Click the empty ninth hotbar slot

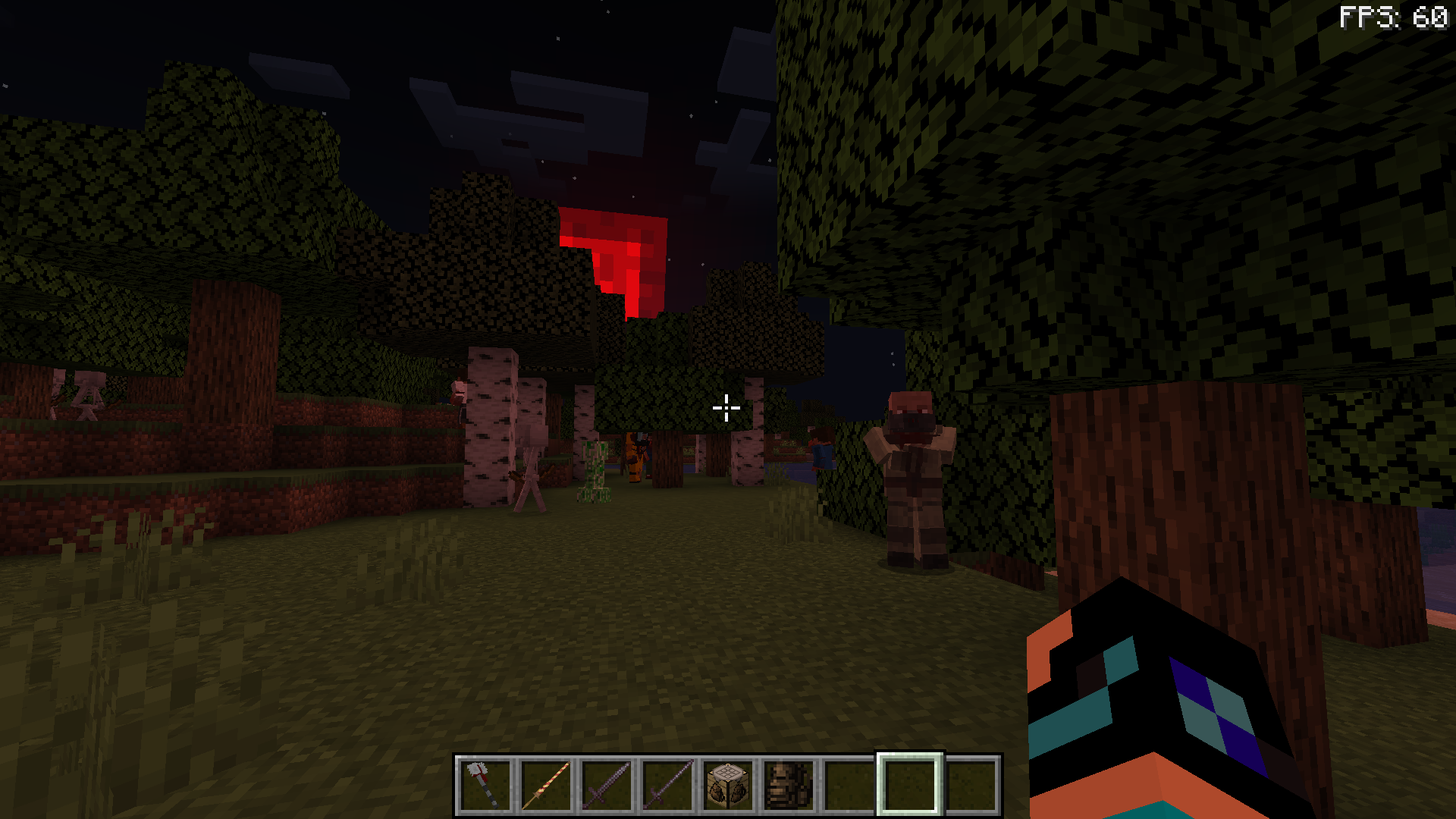pos(973,781)
